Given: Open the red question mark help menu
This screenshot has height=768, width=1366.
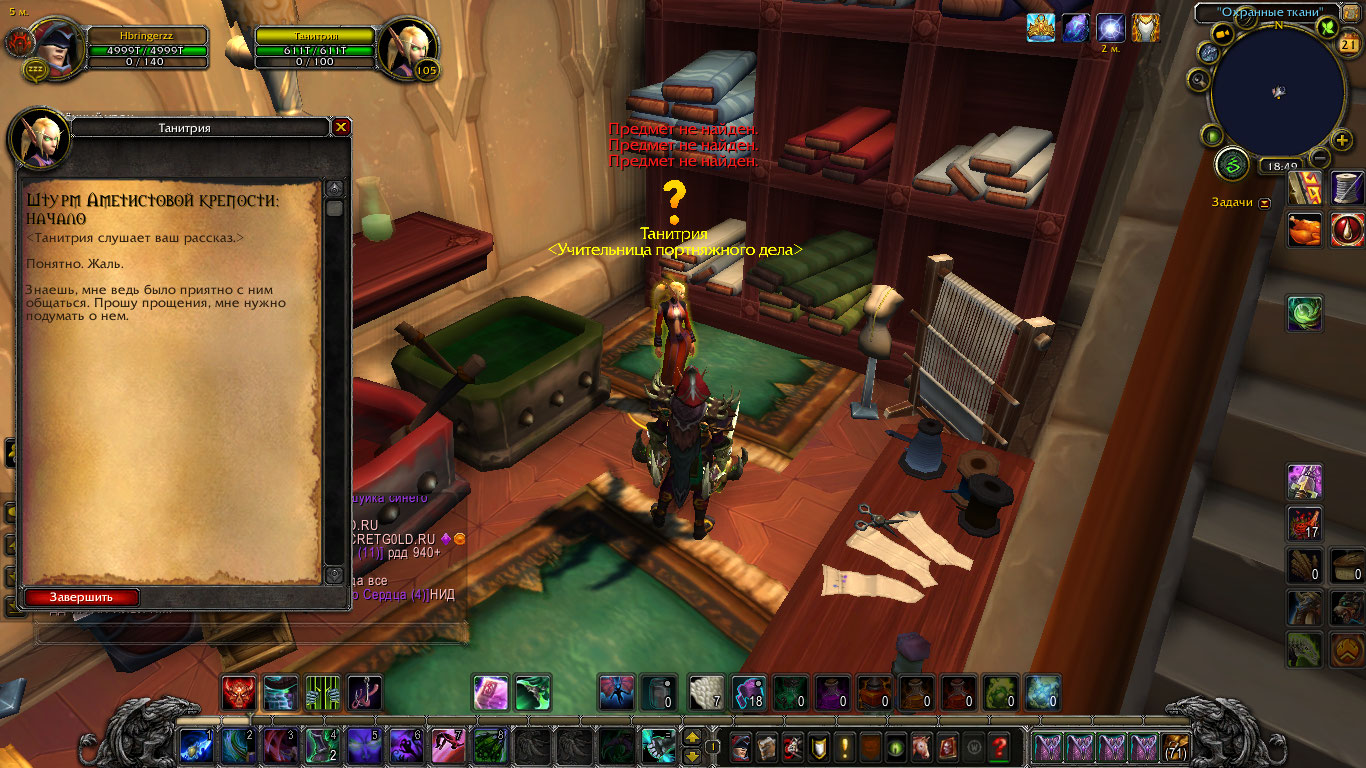Looking at the screenshot, I should tap(998, 746).
